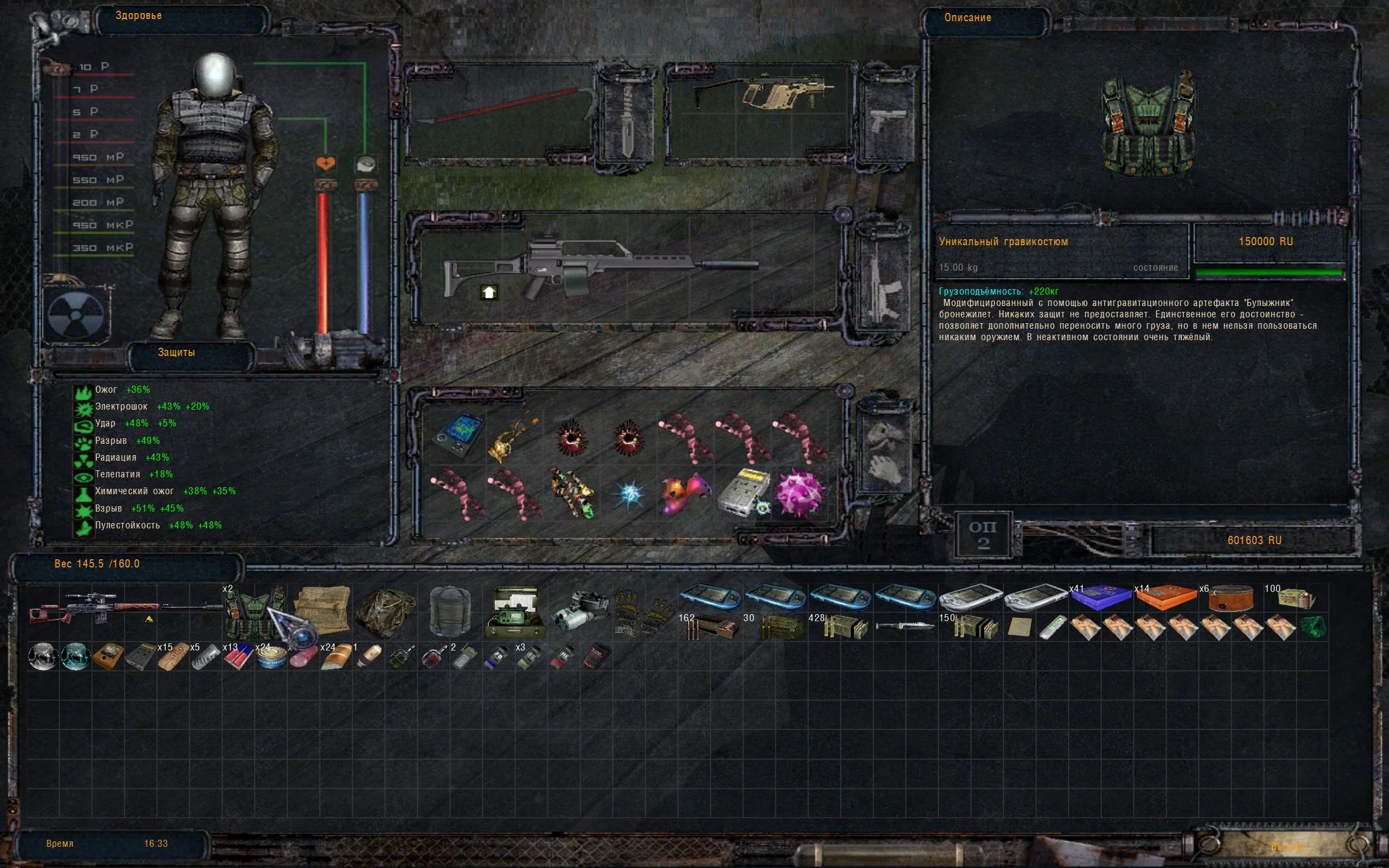1389x868 pixels.
Task: Select the blue spark artifact on belt
Action: [x=628, y=494]
